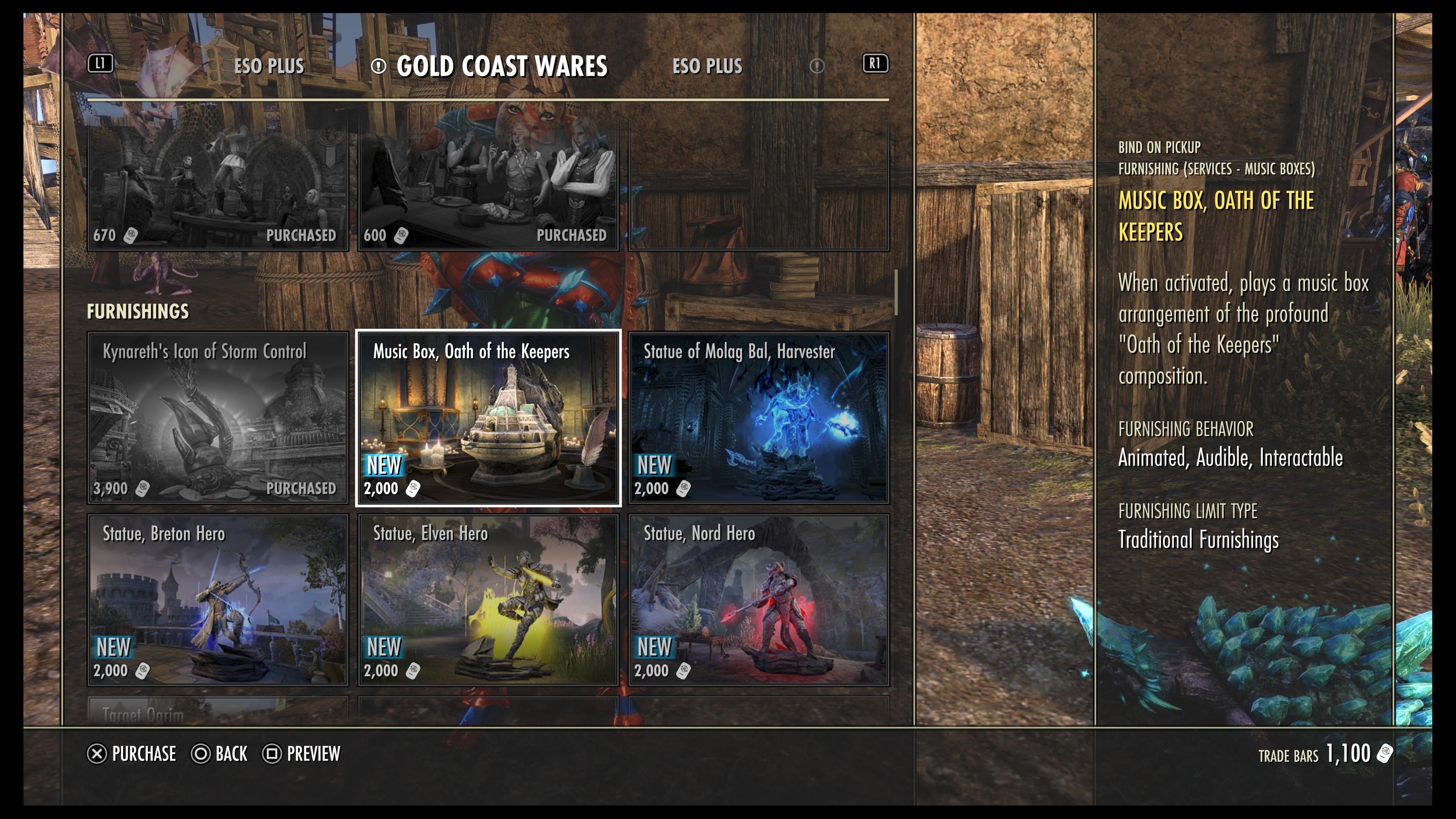
Task: Select the Statue, Nord Hero tile
Action: 758,600
